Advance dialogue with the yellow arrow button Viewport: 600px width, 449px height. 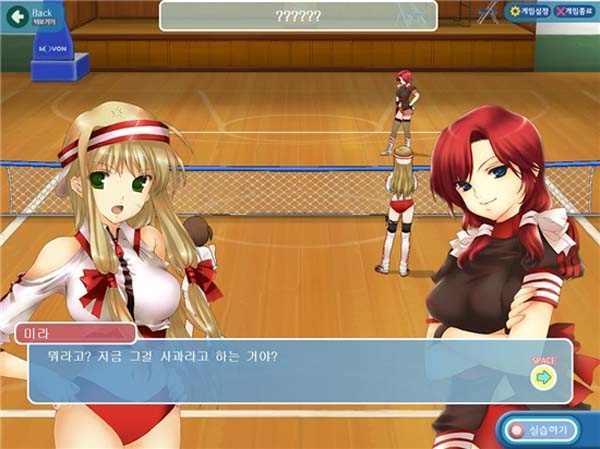tap(543, 377)
